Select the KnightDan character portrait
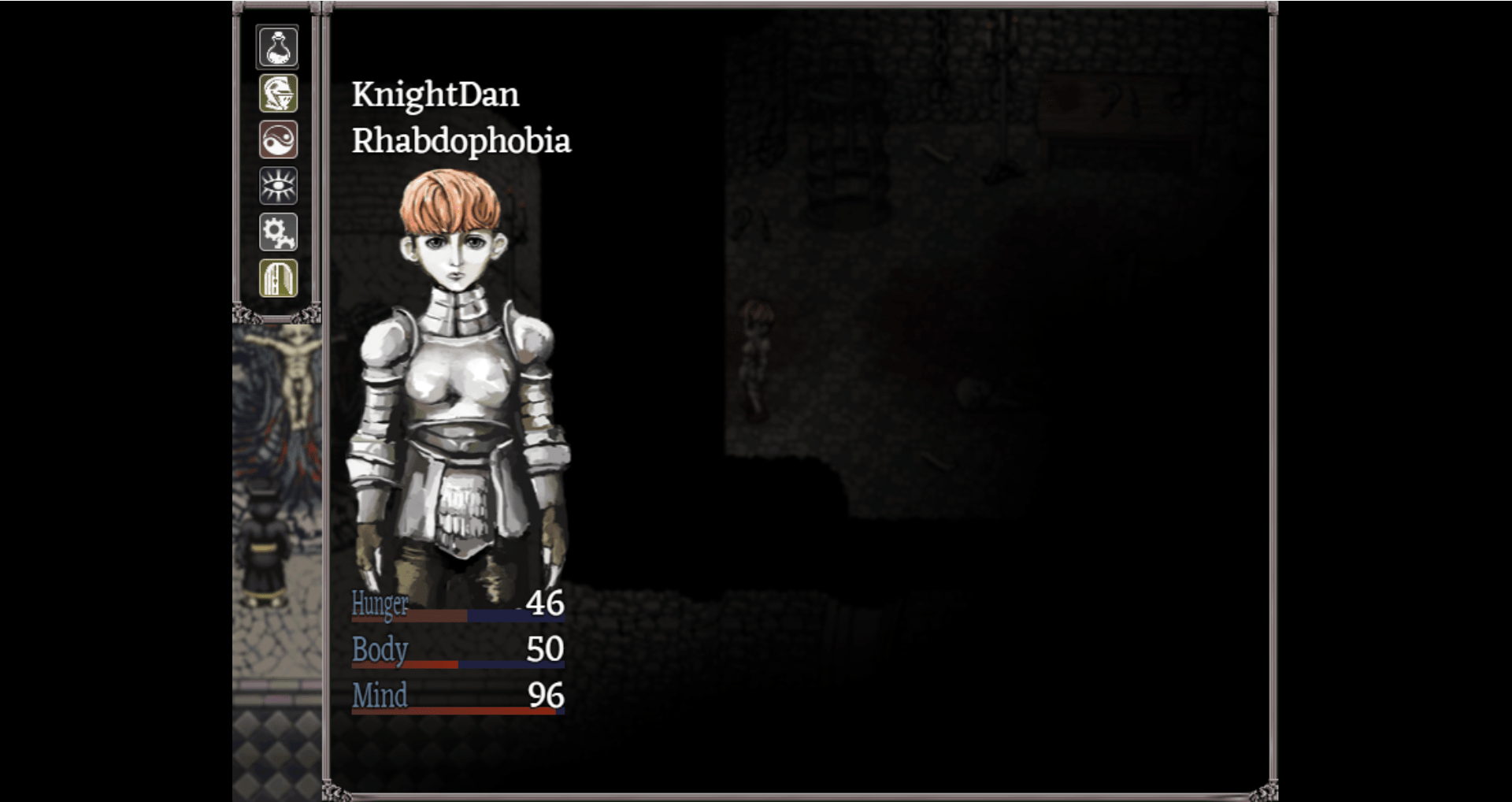 tap(458, 378)
